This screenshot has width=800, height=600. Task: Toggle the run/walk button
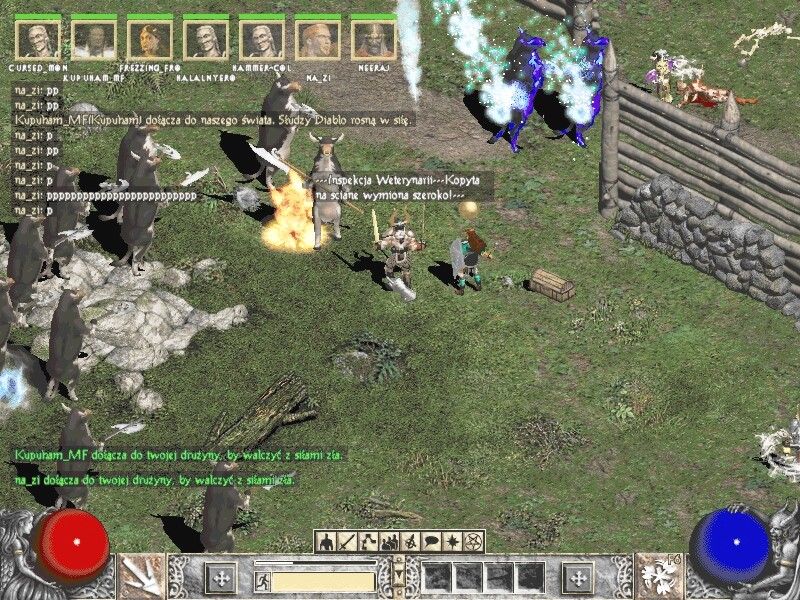click(x=260, y=579)
